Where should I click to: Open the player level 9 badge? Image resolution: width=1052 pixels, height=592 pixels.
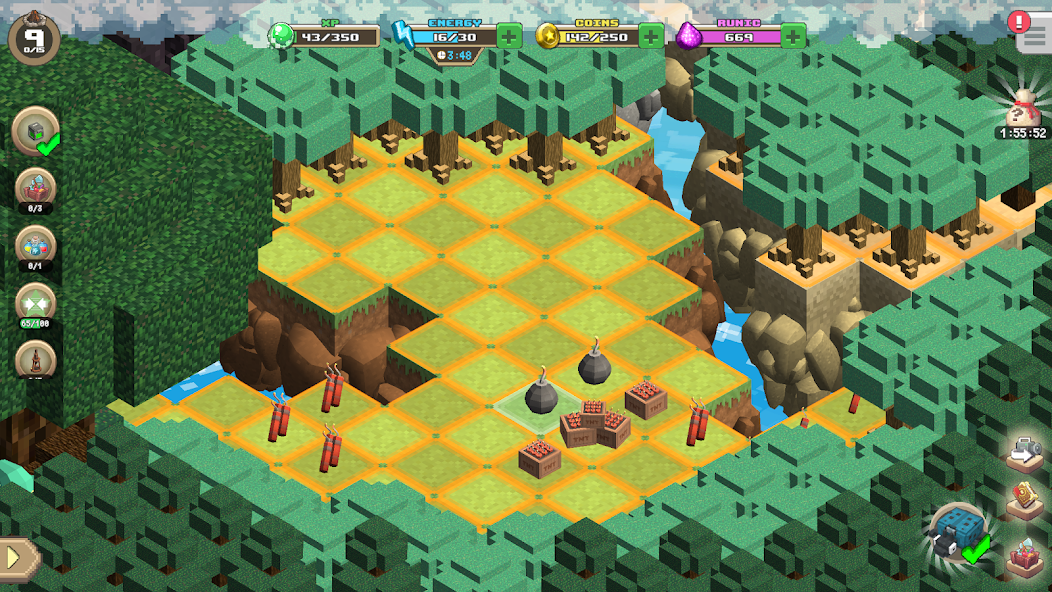pos(34,37)
